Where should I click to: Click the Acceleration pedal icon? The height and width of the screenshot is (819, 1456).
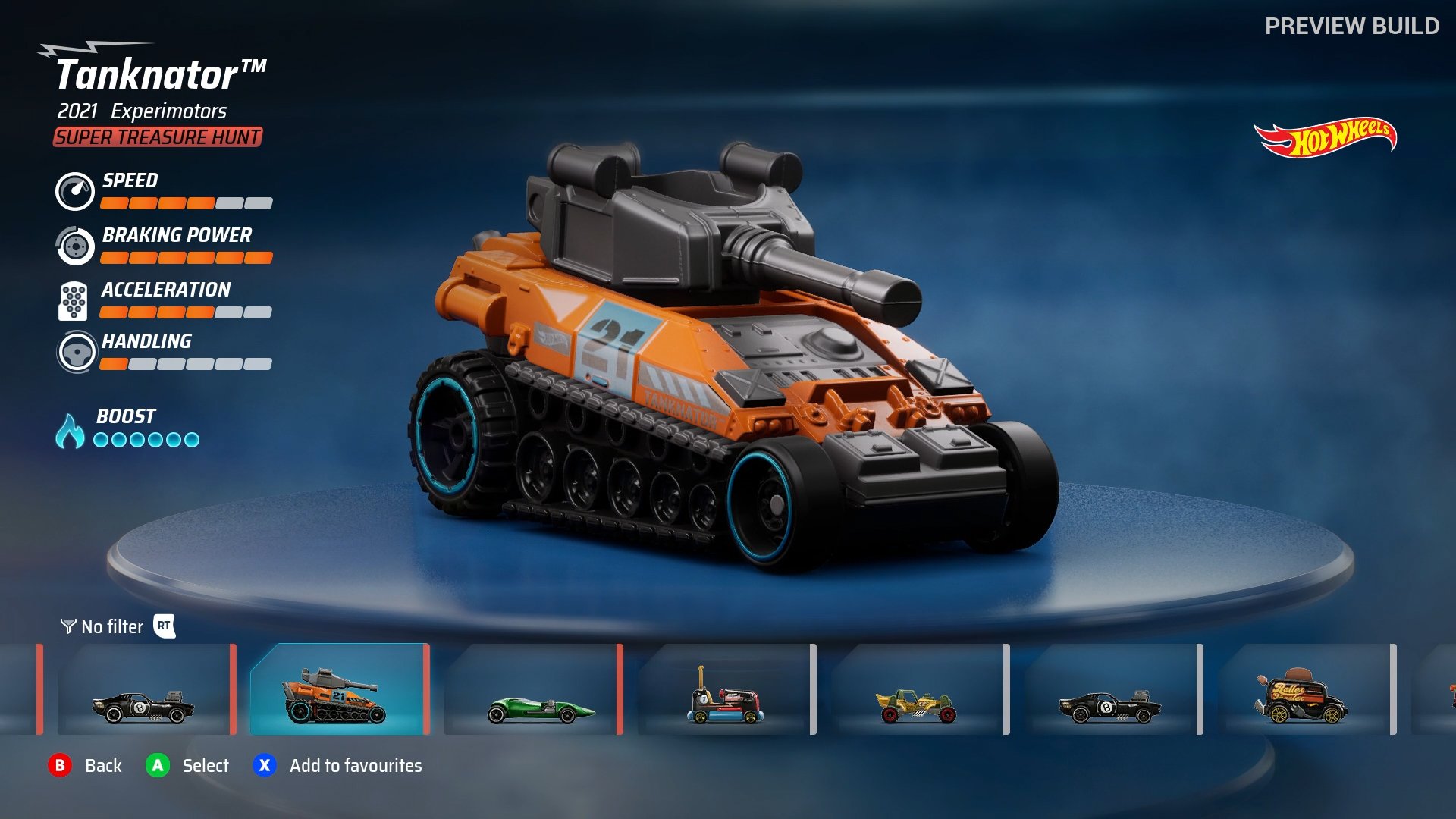click(x=74, y=300)
